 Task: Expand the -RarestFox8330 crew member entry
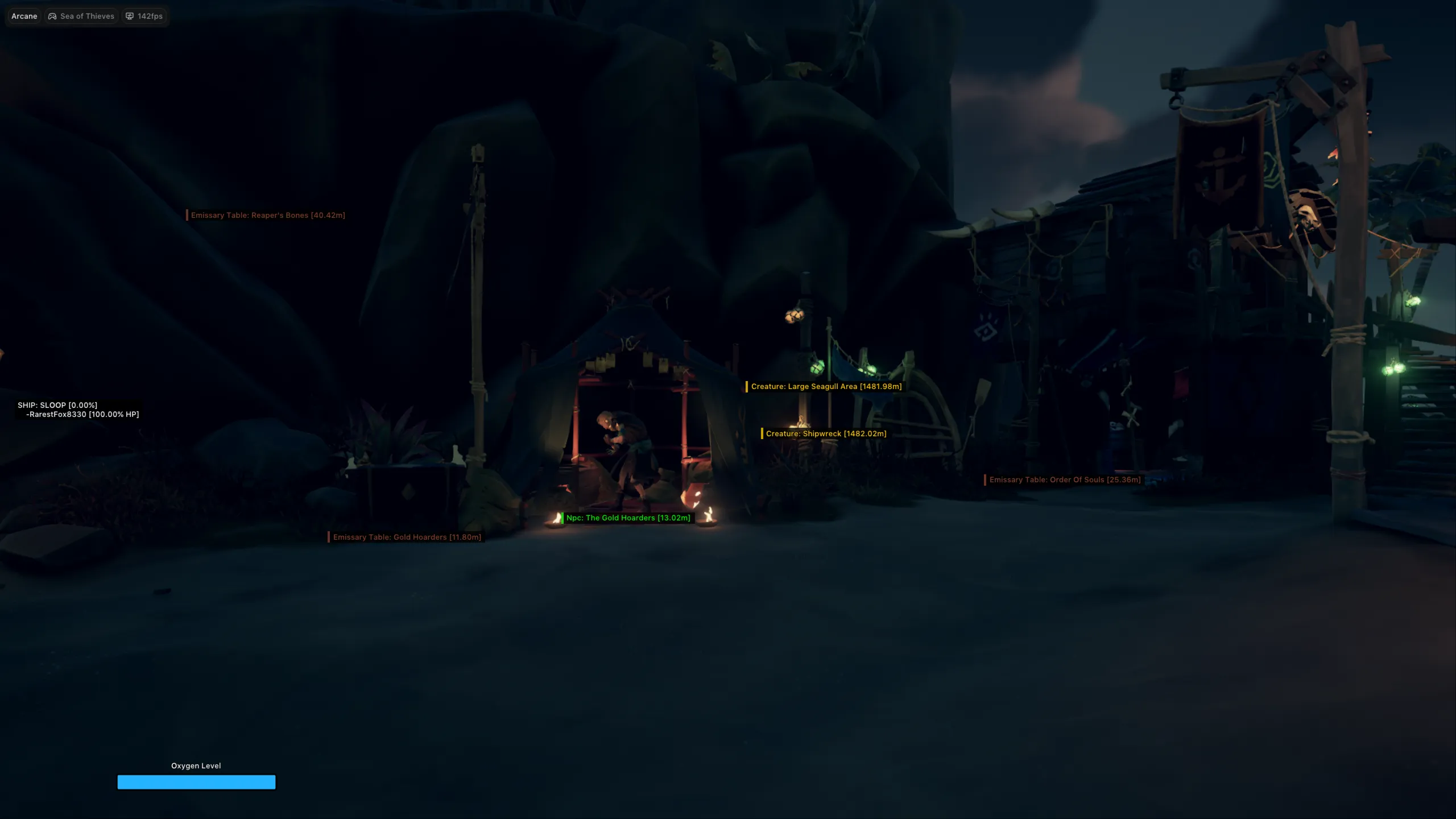[x=81, y=414]
